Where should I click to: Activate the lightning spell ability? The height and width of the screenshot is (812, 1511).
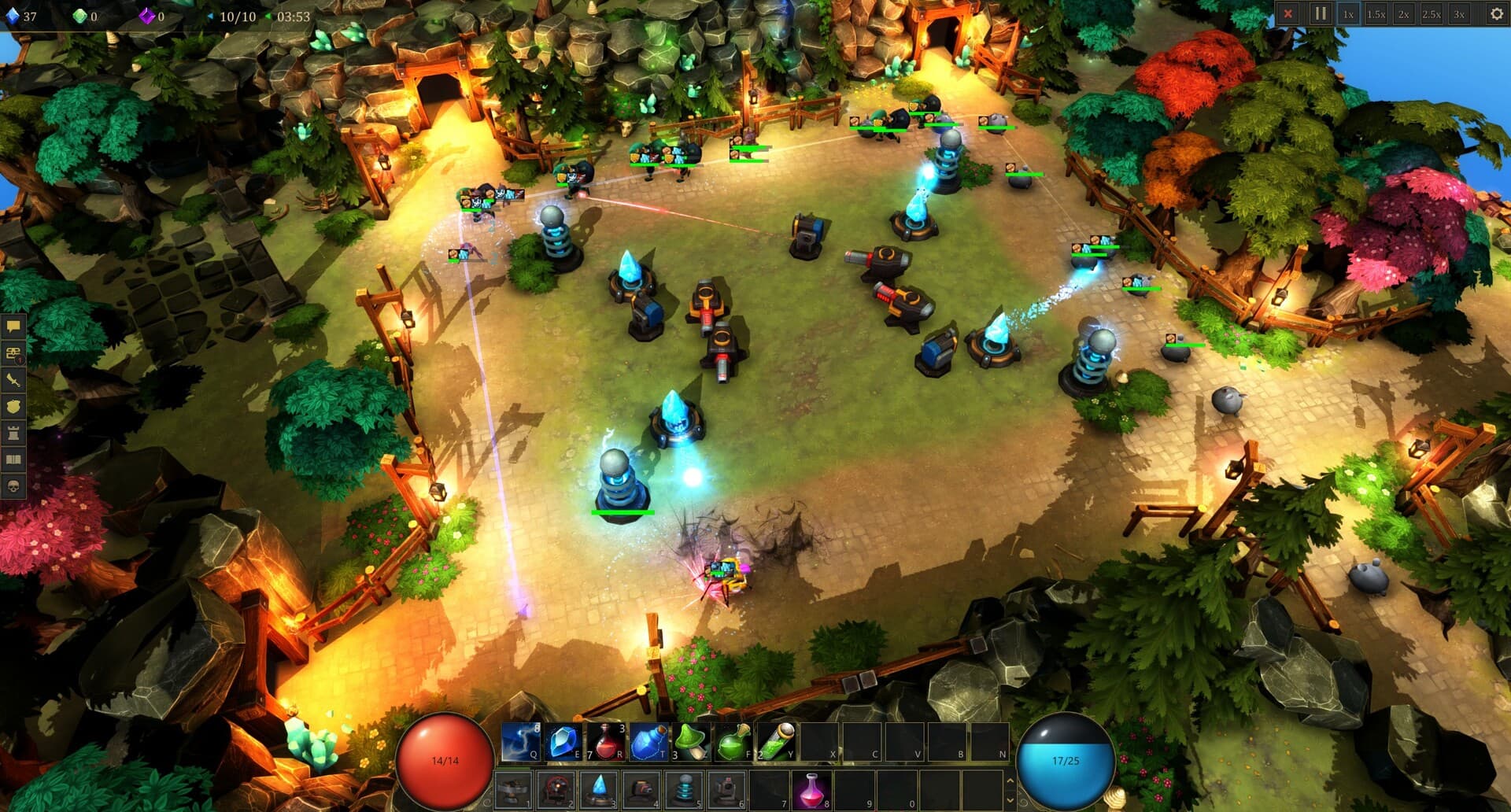(519, 742)
